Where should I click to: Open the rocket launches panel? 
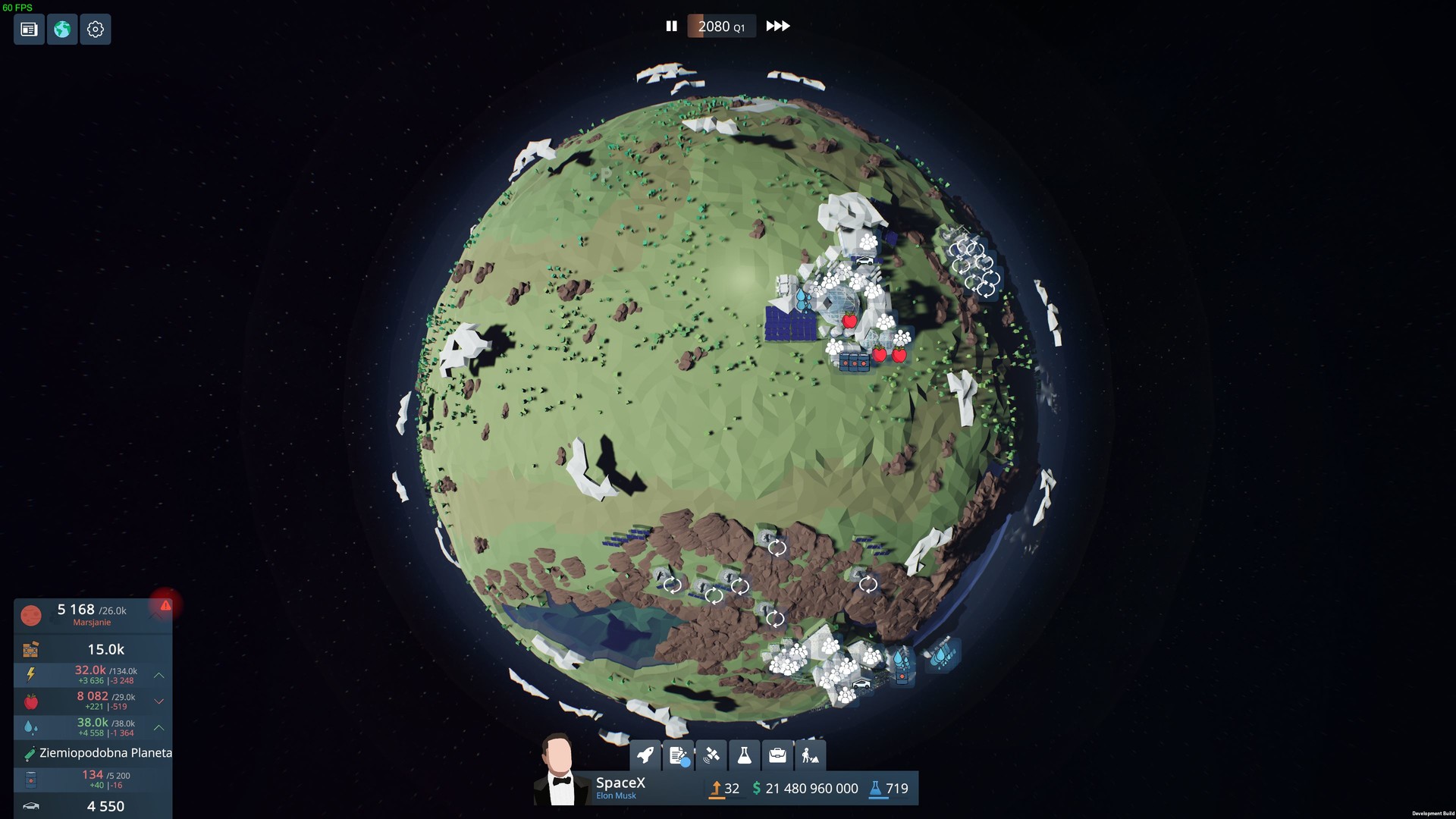click(645, 755)
